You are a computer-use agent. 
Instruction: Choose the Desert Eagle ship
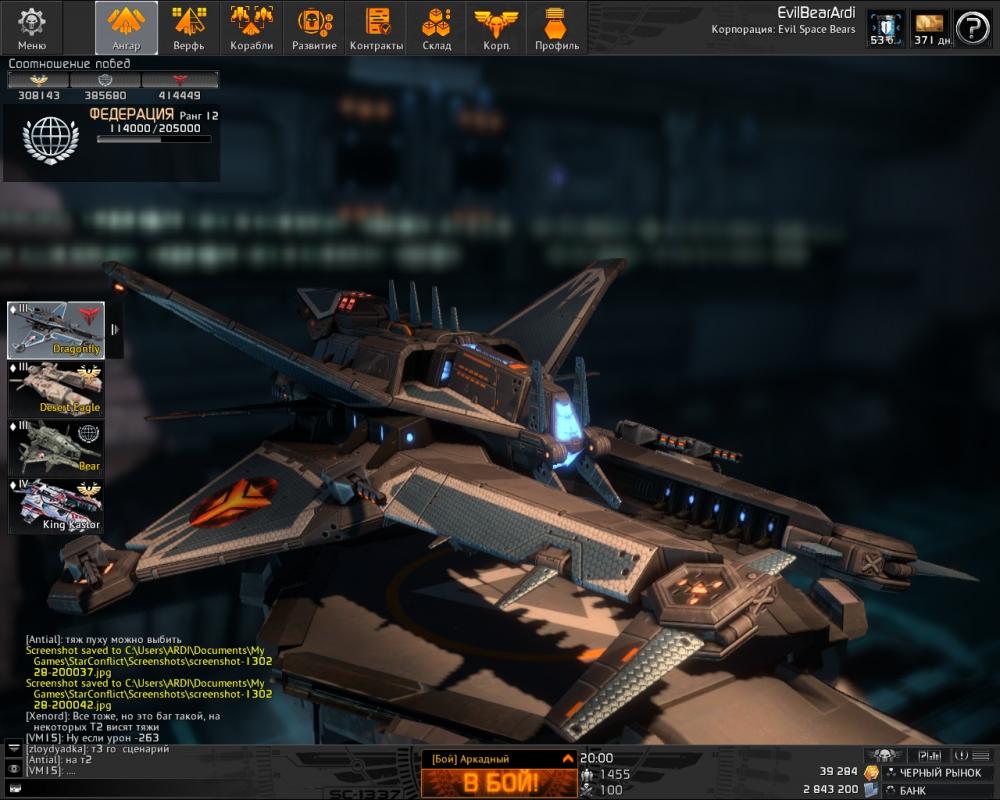tap(56, 388)
